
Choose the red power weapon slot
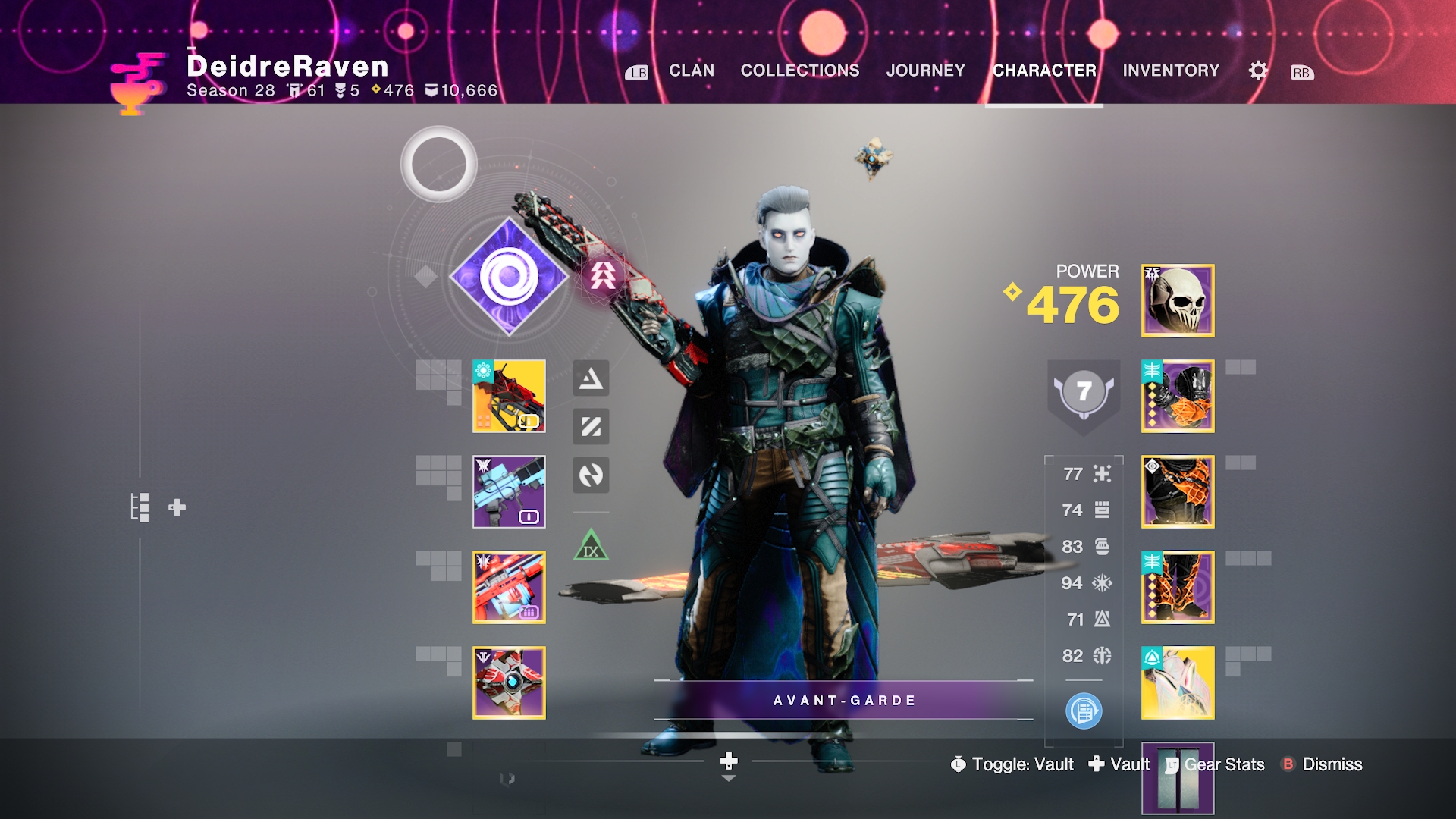[509, 587]
